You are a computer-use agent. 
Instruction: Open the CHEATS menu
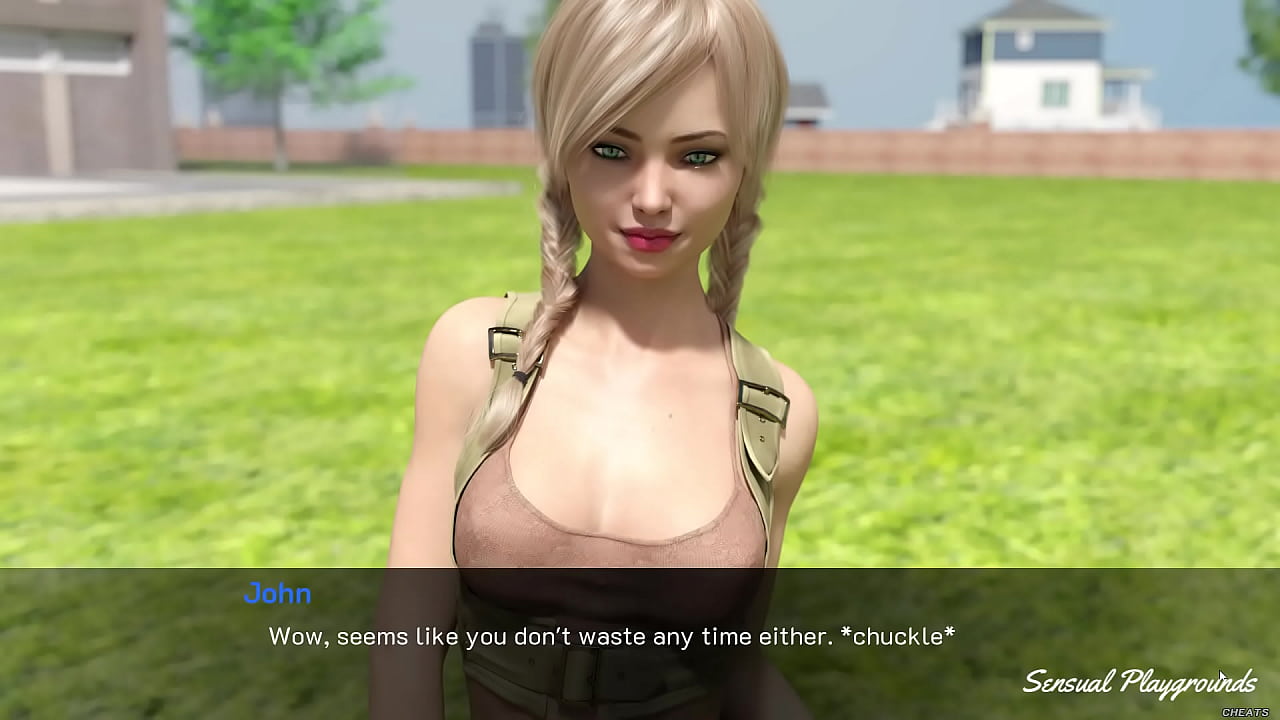[1245, 712]
